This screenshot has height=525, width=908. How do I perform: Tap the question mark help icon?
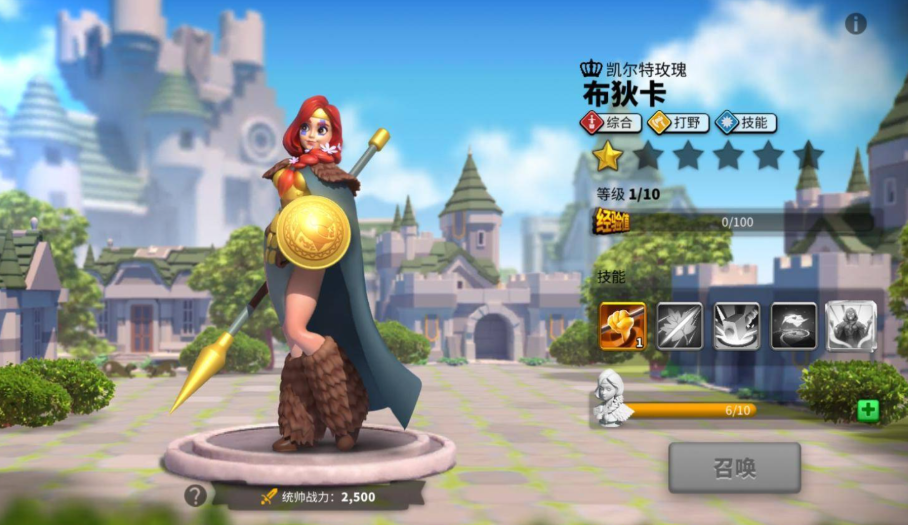pyautogui.click(x=196, y=495)
